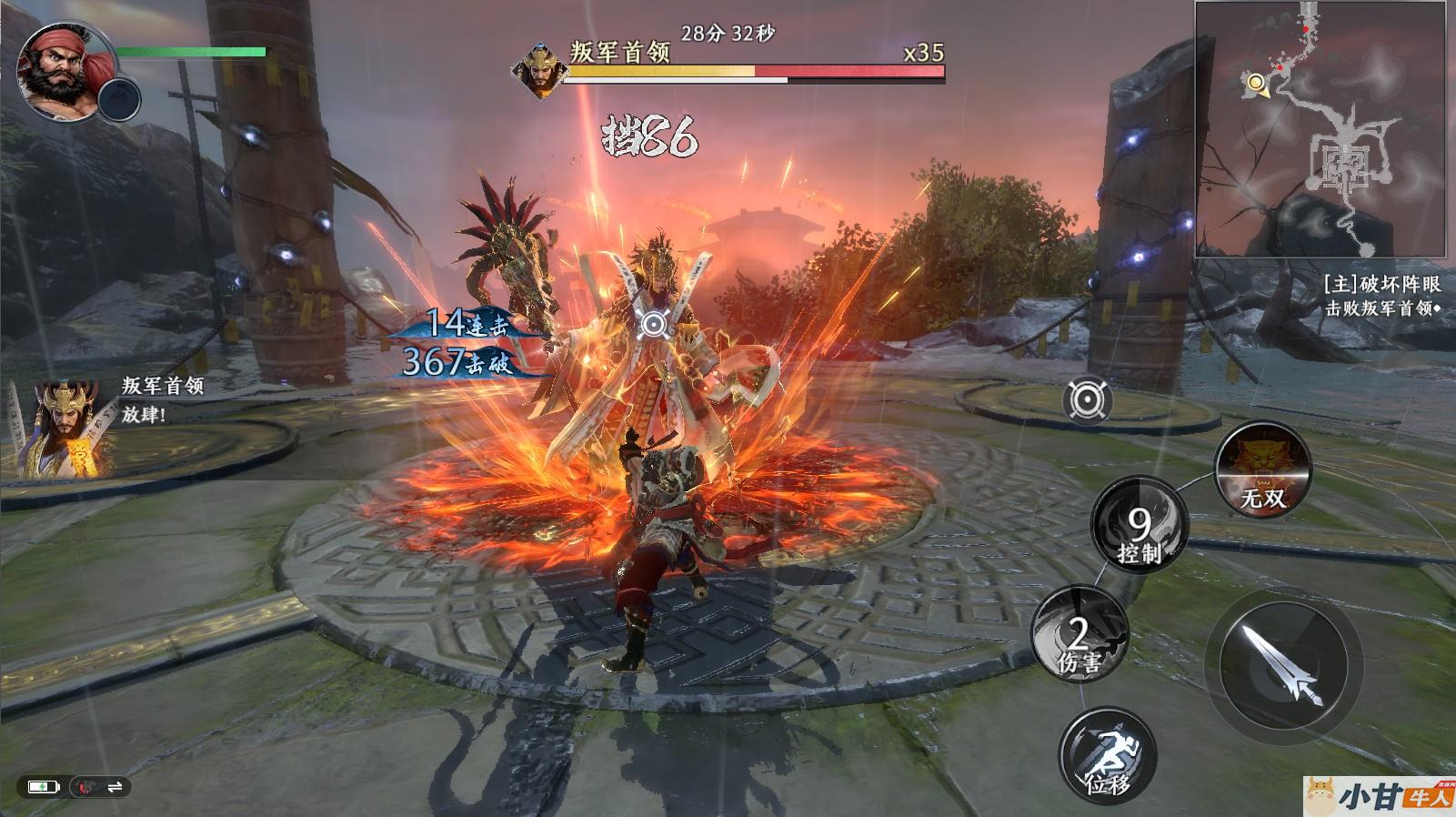
Task: Trigger the 伤害 damage skill
Action: click(1079, 634)
